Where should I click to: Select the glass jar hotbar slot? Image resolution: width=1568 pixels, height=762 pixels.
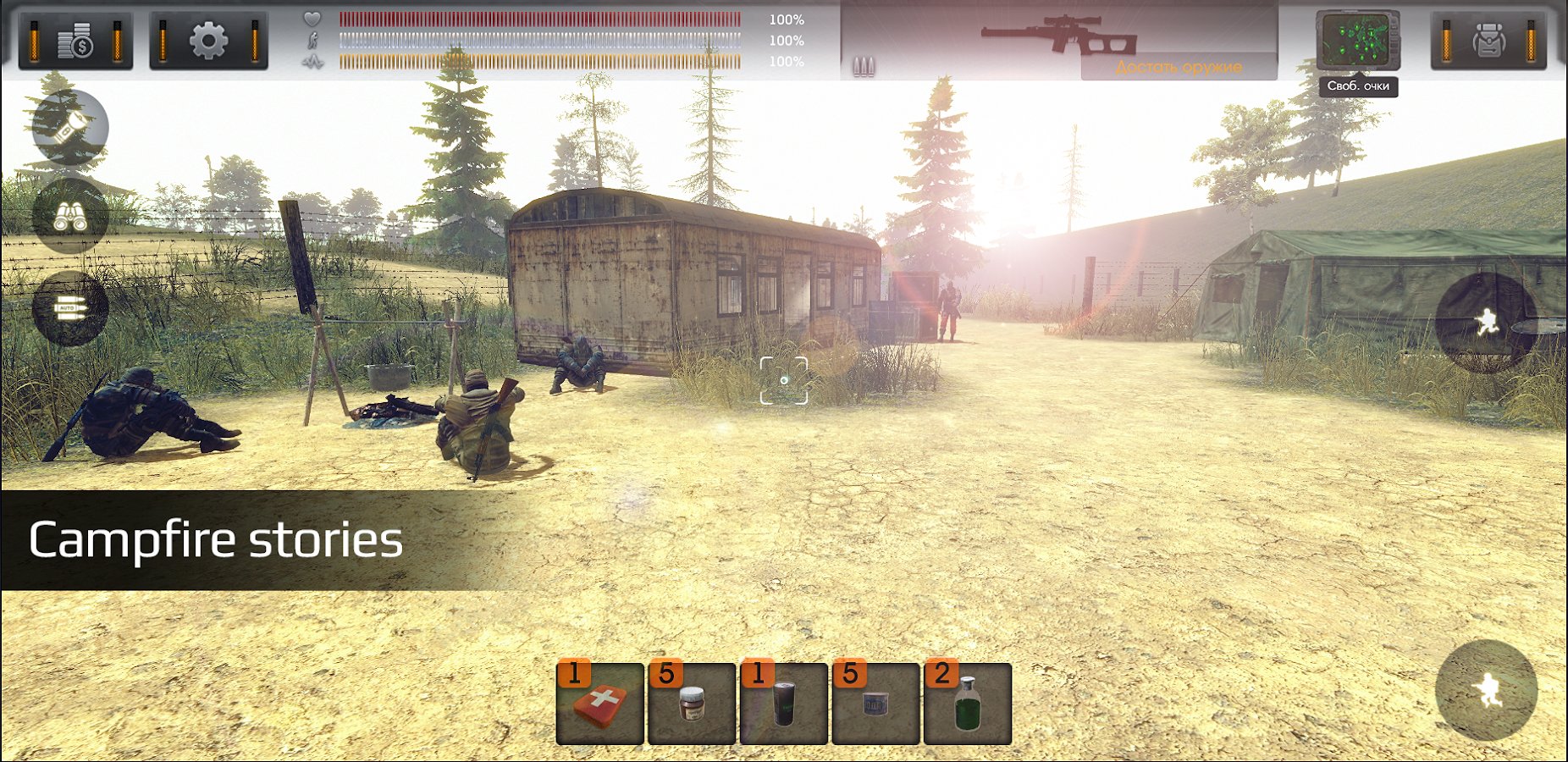pyautogui.click(x=692, y=704)
